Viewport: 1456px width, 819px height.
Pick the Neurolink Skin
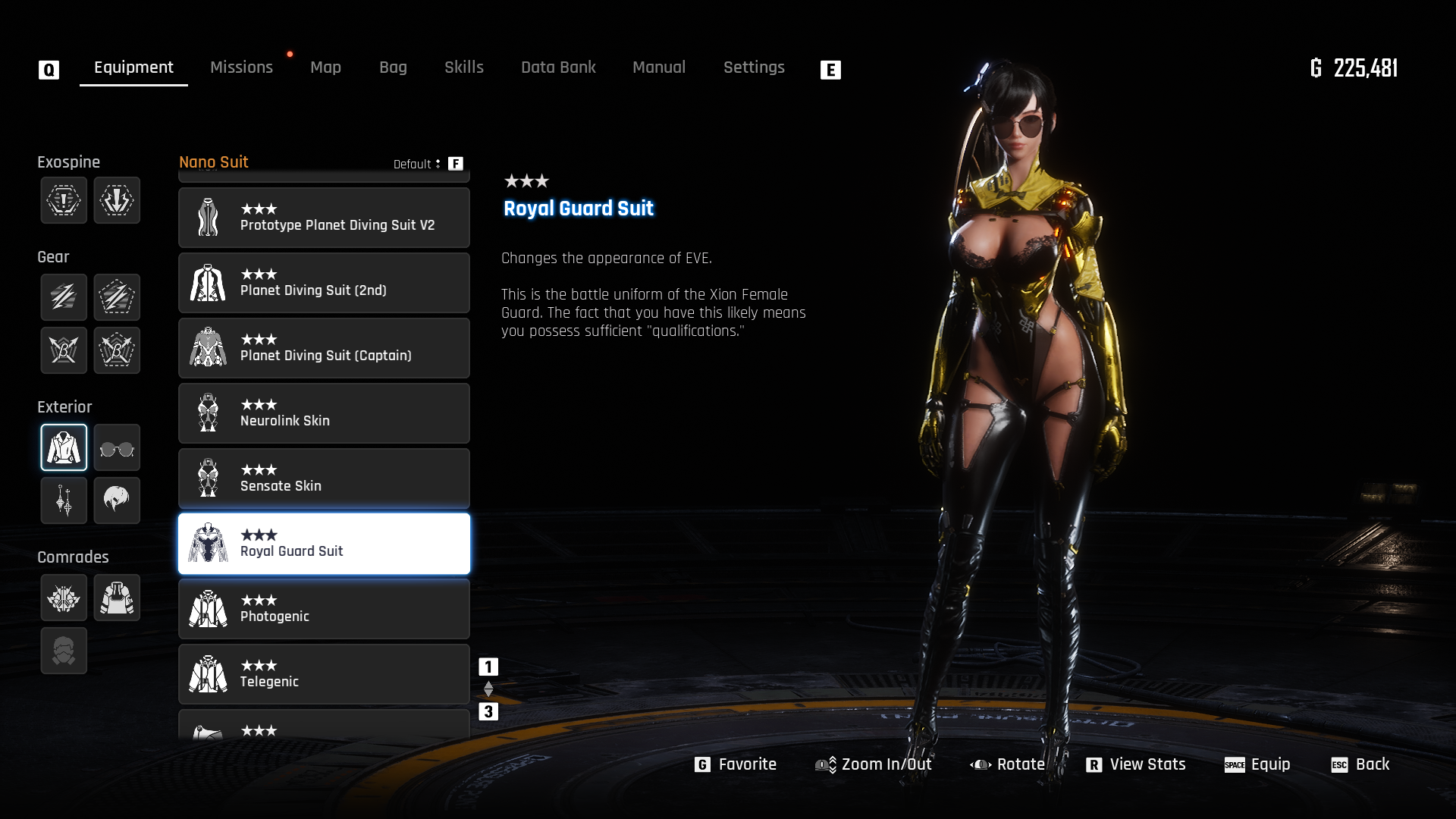[x=324, y=413]
